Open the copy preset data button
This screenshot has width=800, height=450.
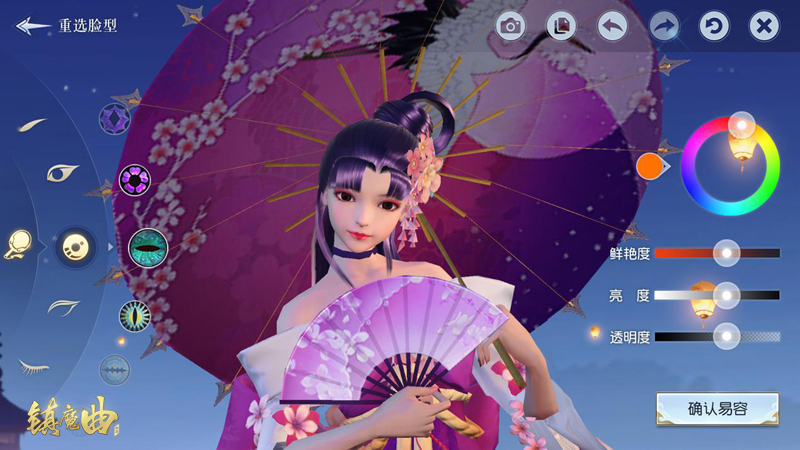point(561,26)
